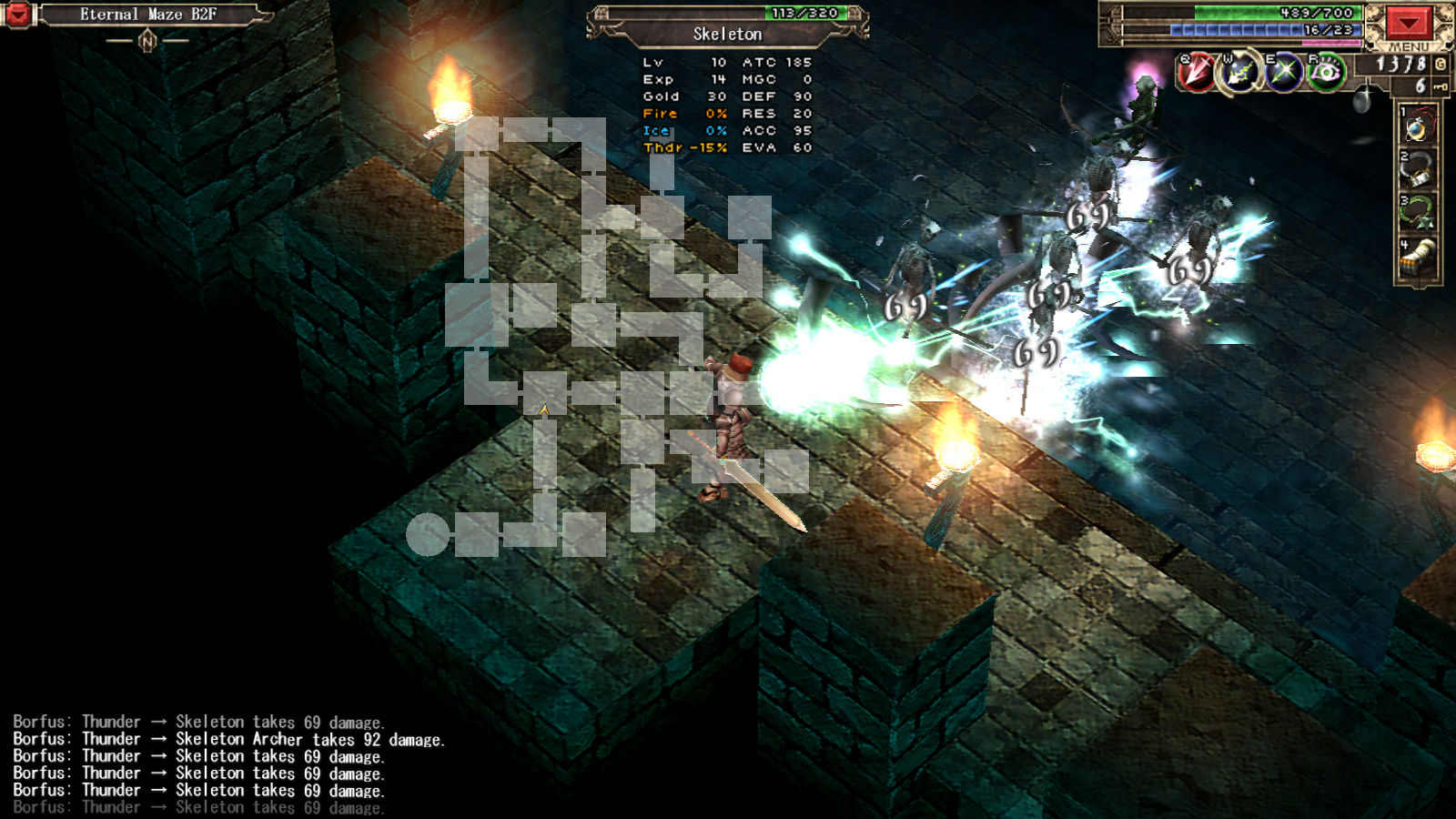1456x819 pixels.
Task: Click the red arrow beside Eternal Maze B2F
Action: (17, 15)
